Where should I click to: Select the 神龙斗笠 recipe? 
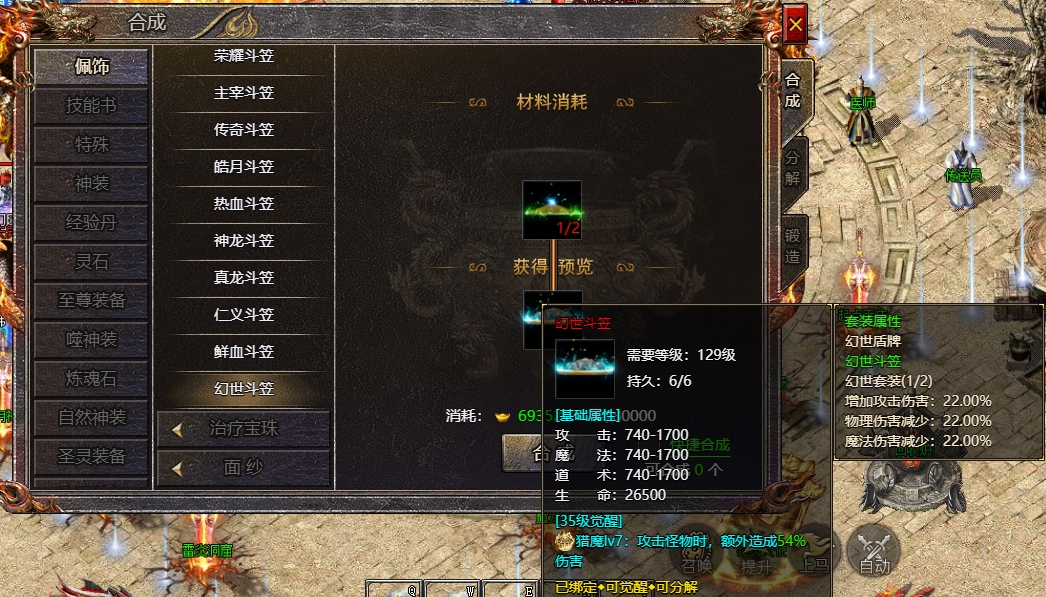click(244, 241)
